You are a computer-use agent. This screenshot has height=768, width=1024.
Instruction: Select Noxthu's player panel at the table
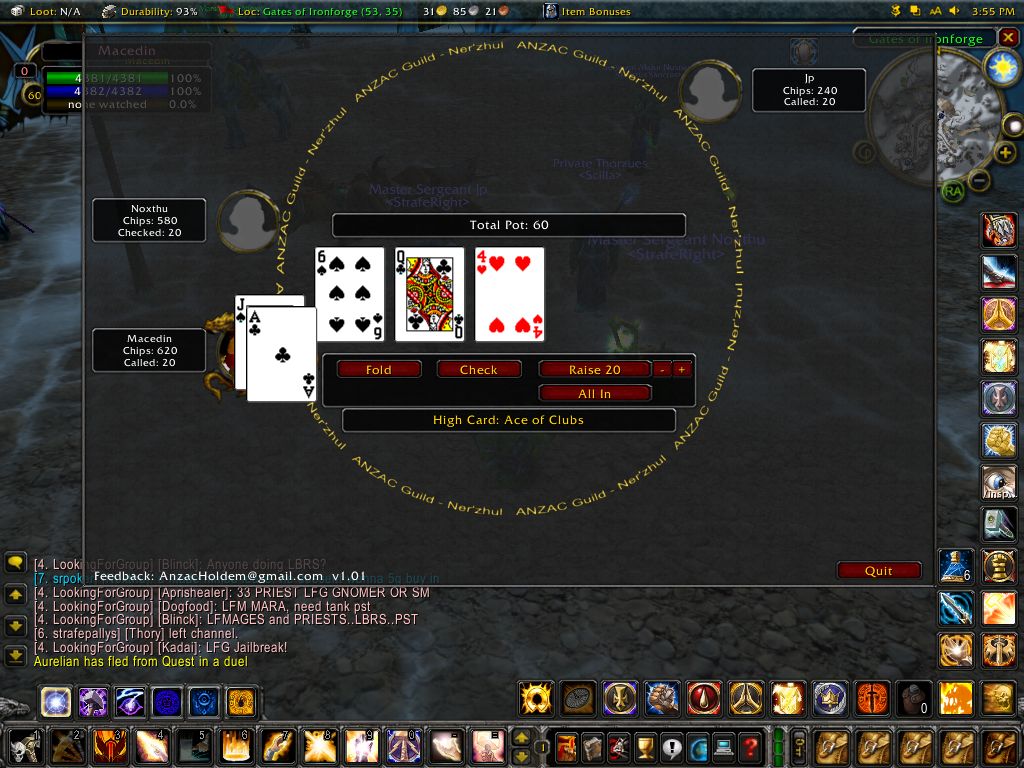149,220
